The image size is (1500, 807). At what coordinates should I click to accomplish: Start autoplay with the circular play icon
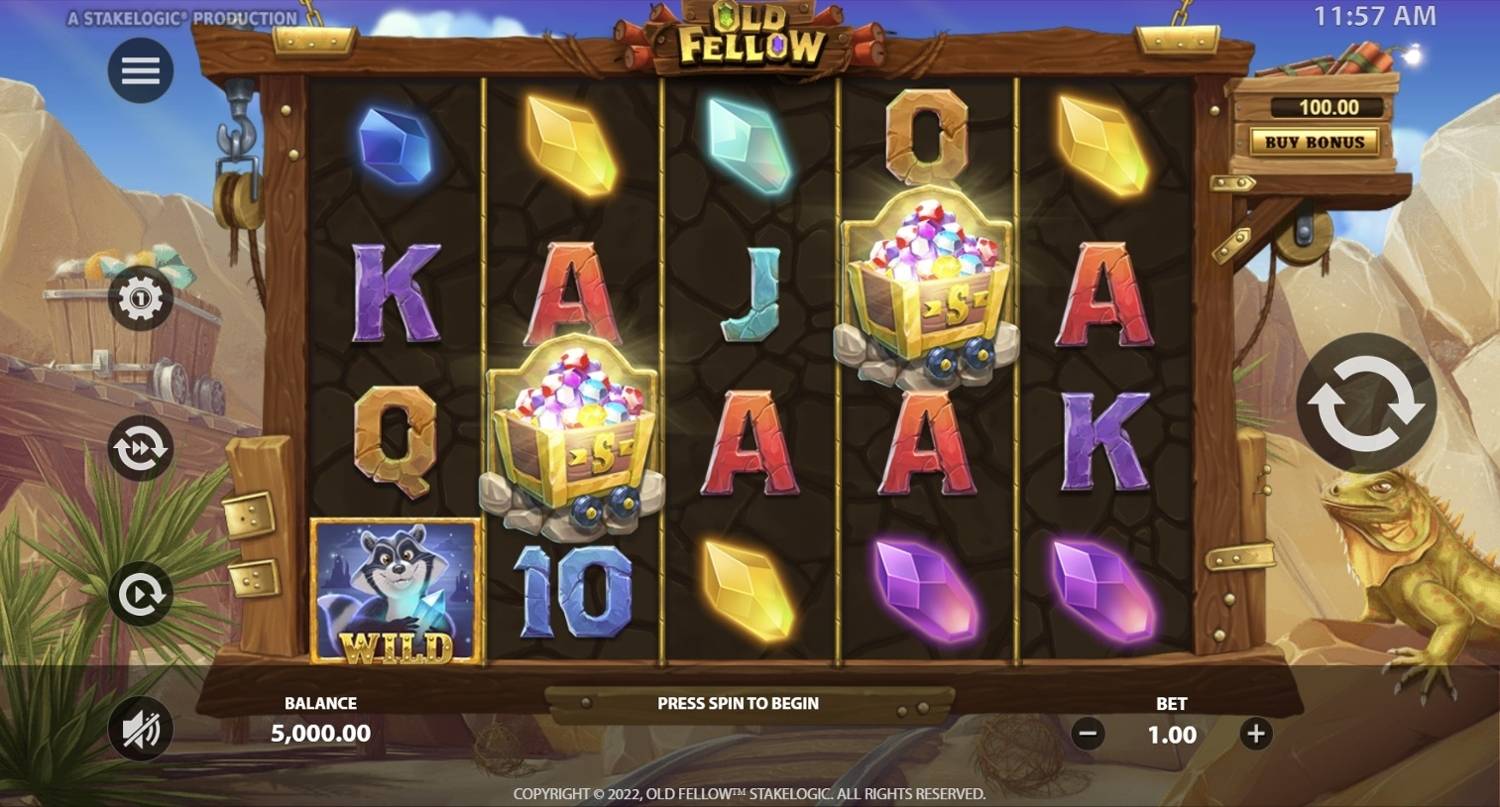point(141,594)
